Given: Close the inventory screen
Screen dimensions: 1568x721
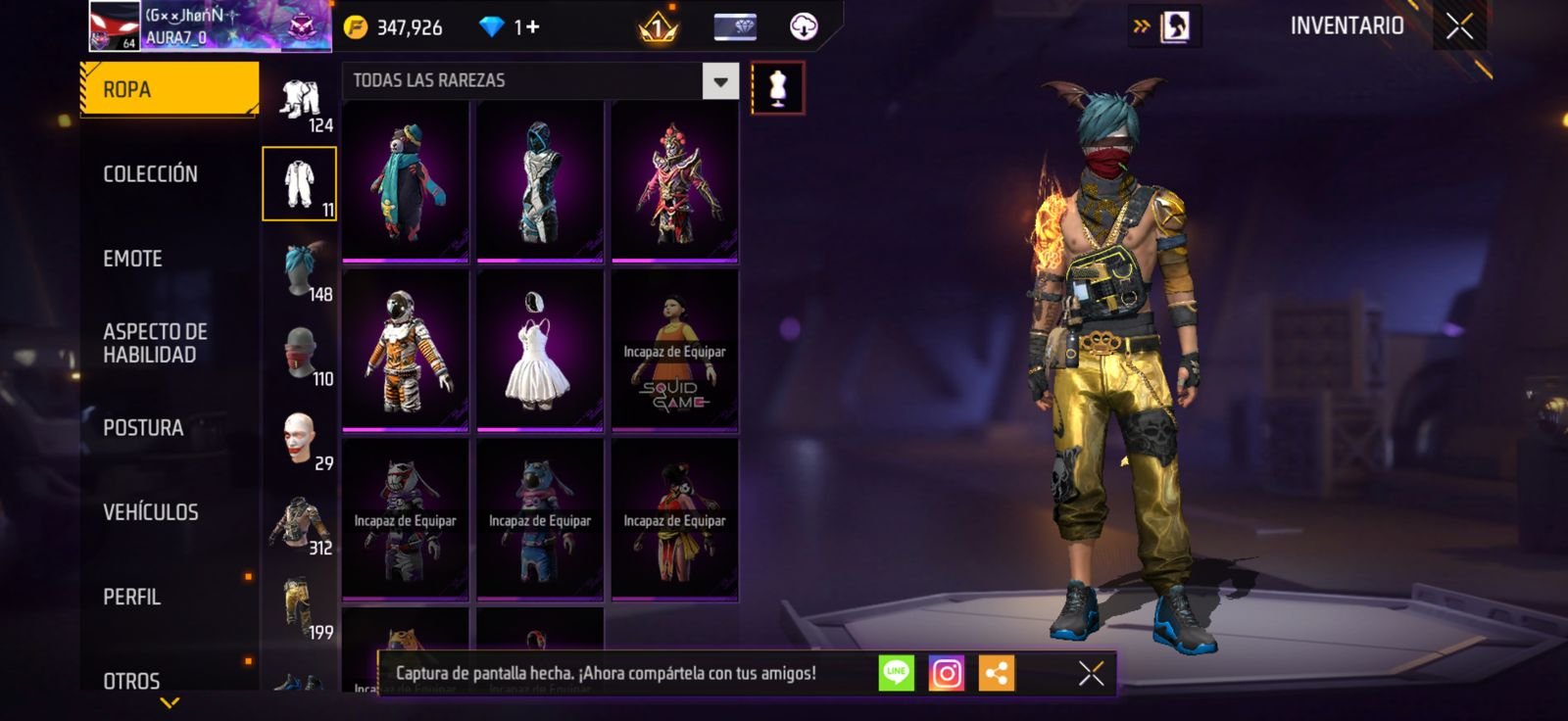Looking at the screenshot, I should pyautogui.click(x=1459, y=26).
